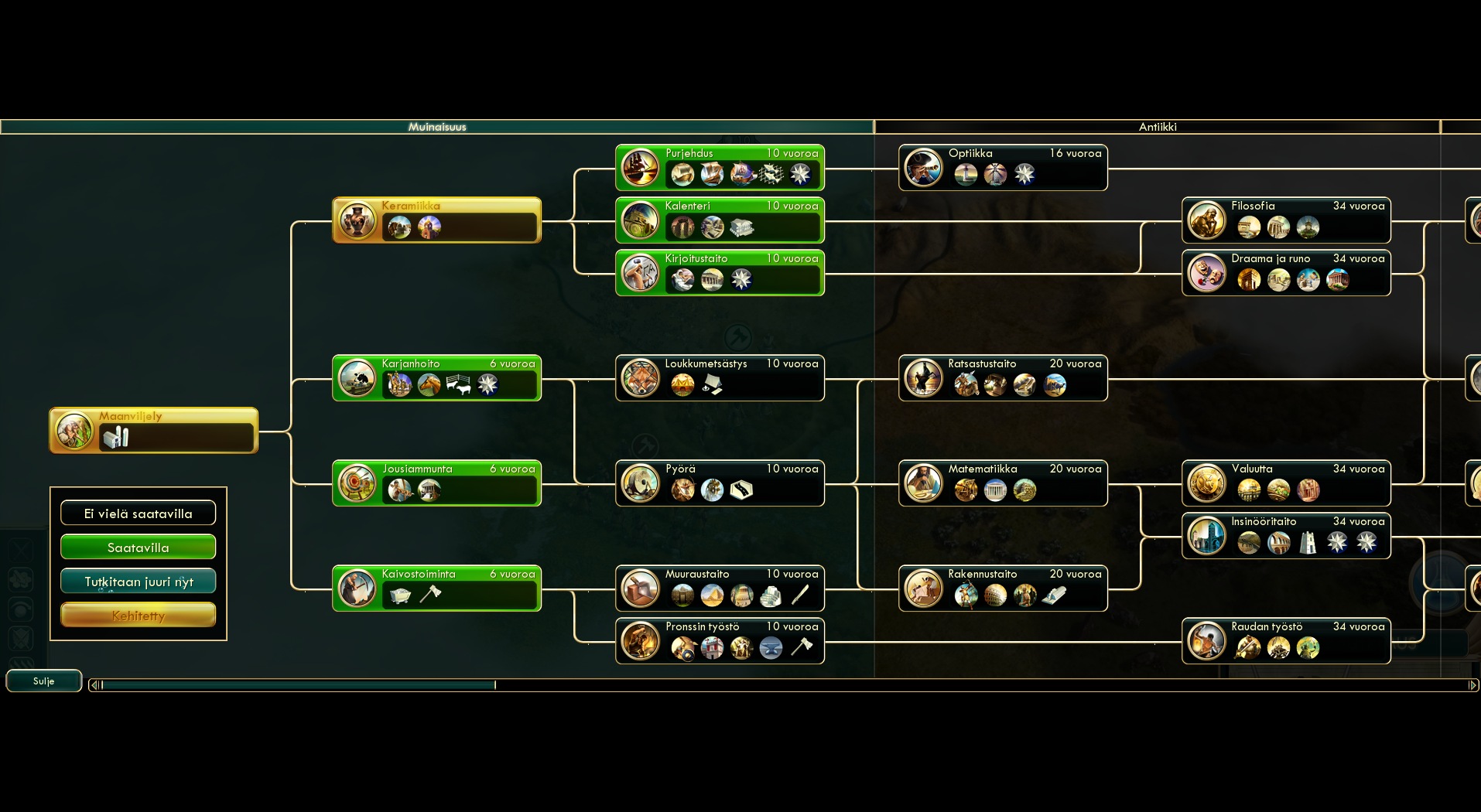The image size is (1481, 812).
Task: Select Karjanhoito technology box
Action: pyautogui.click(x=436, y=377)
